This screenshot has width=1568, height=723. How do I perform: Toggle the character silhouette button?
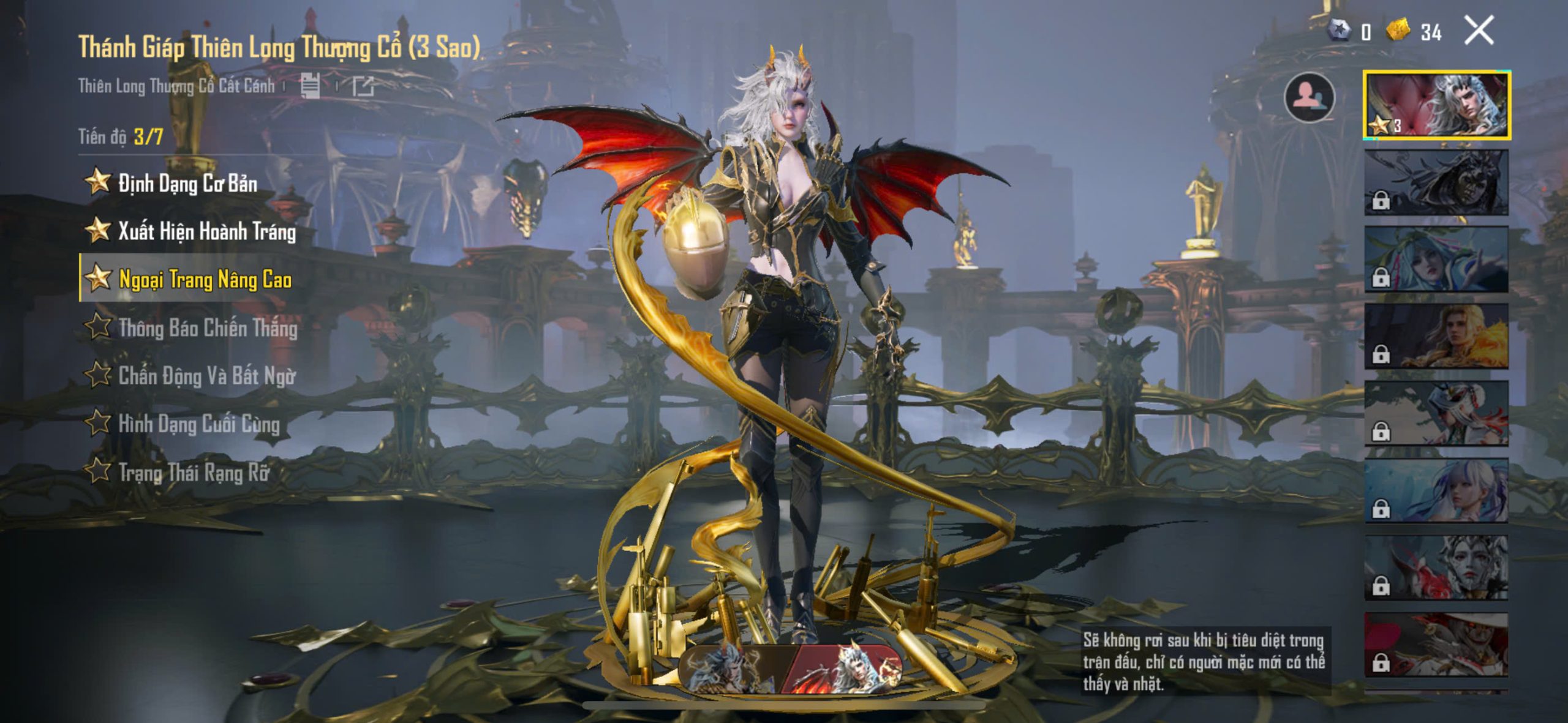click(1309, 98)
